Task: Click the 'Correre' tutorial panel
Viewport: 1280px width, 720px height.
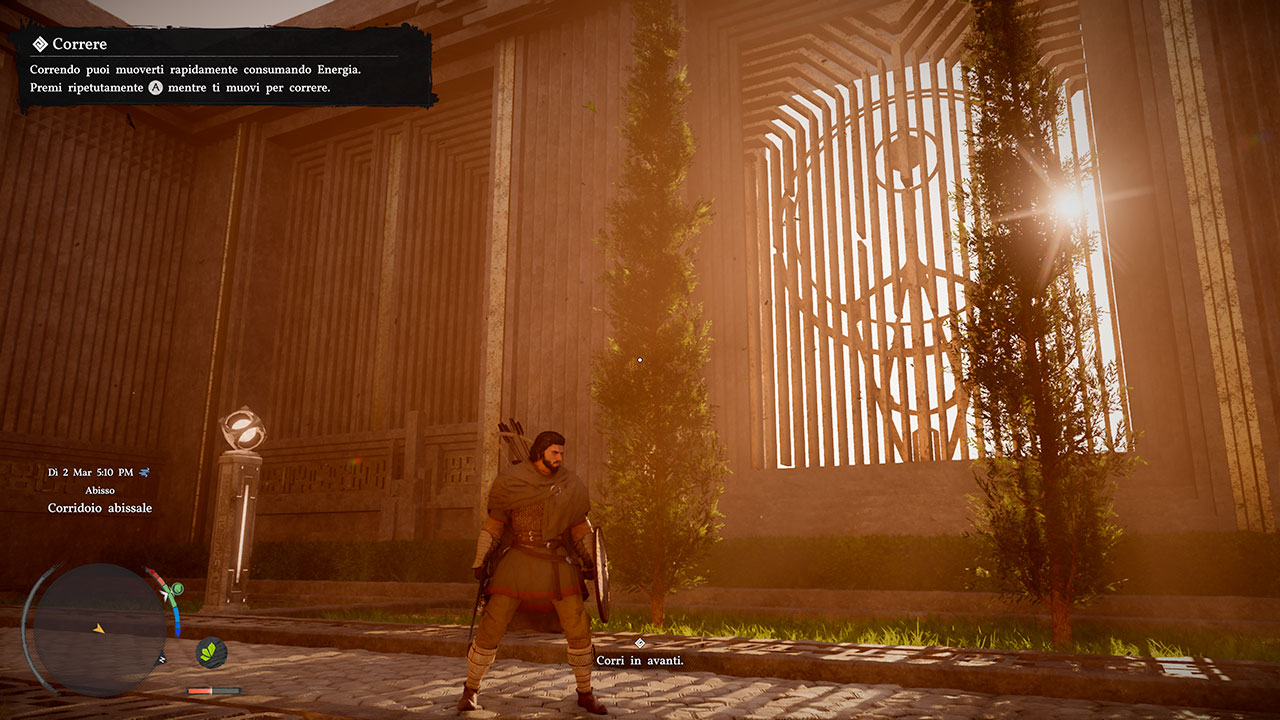Action: [x=226, y=66]
